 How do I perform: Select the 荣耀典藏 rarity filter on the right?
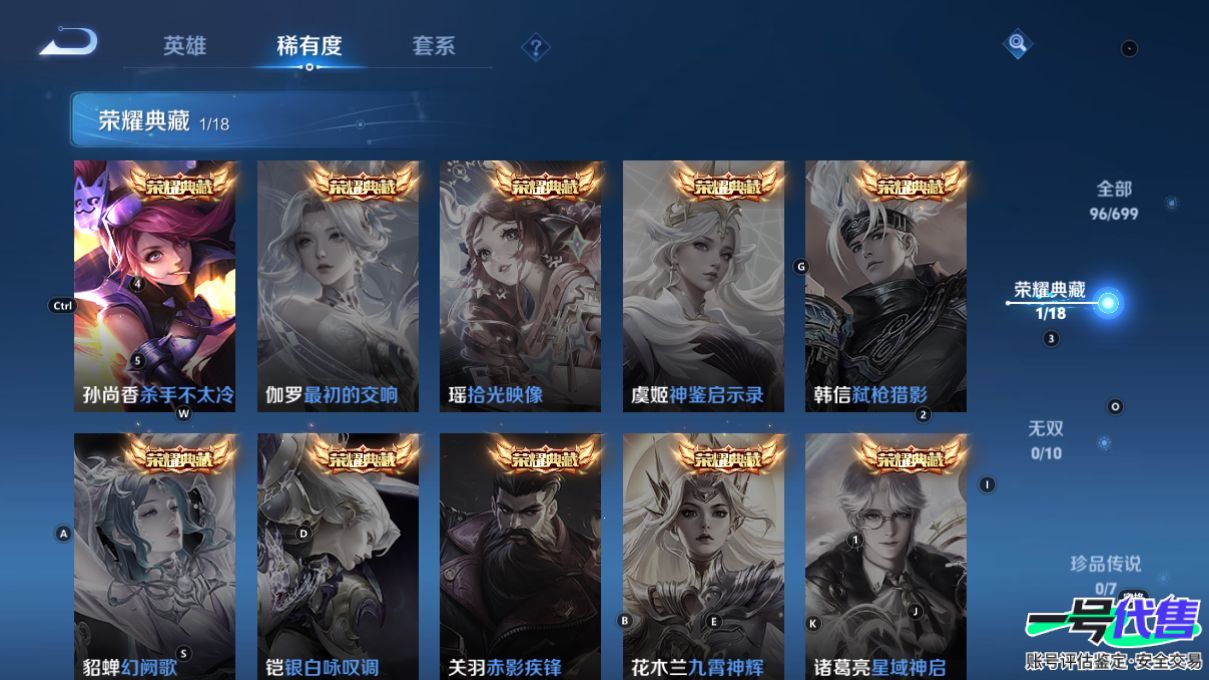pyautogui.click(x=1050, y=299)
